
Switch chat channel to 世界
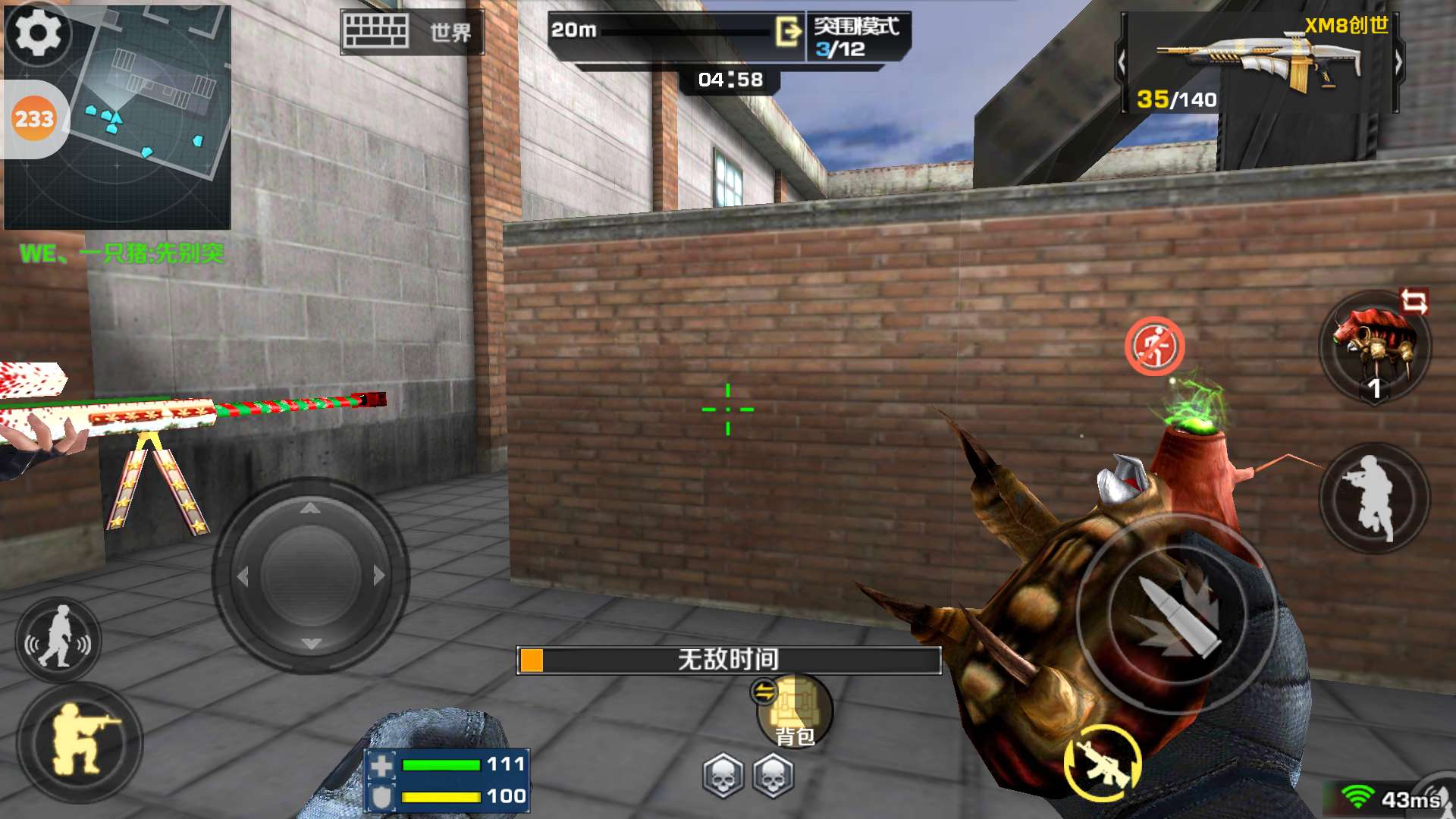[x=450, y=33]
